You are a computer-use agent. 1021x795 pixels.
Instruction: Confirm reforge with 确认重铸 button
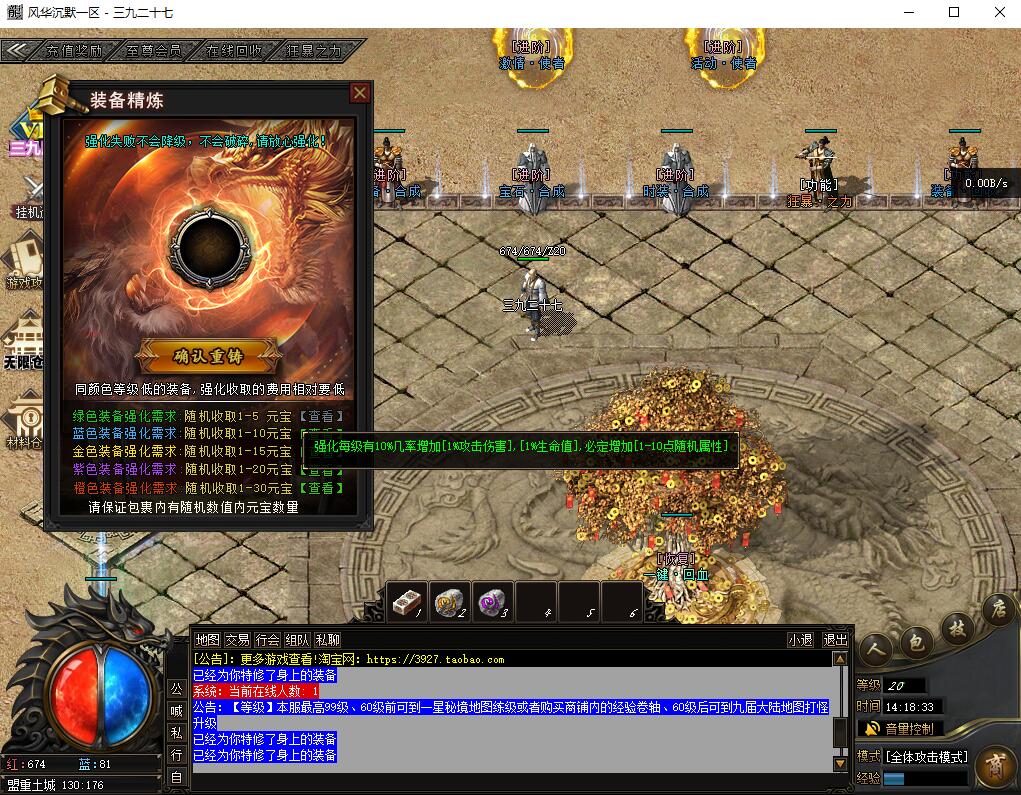point(209,355)
